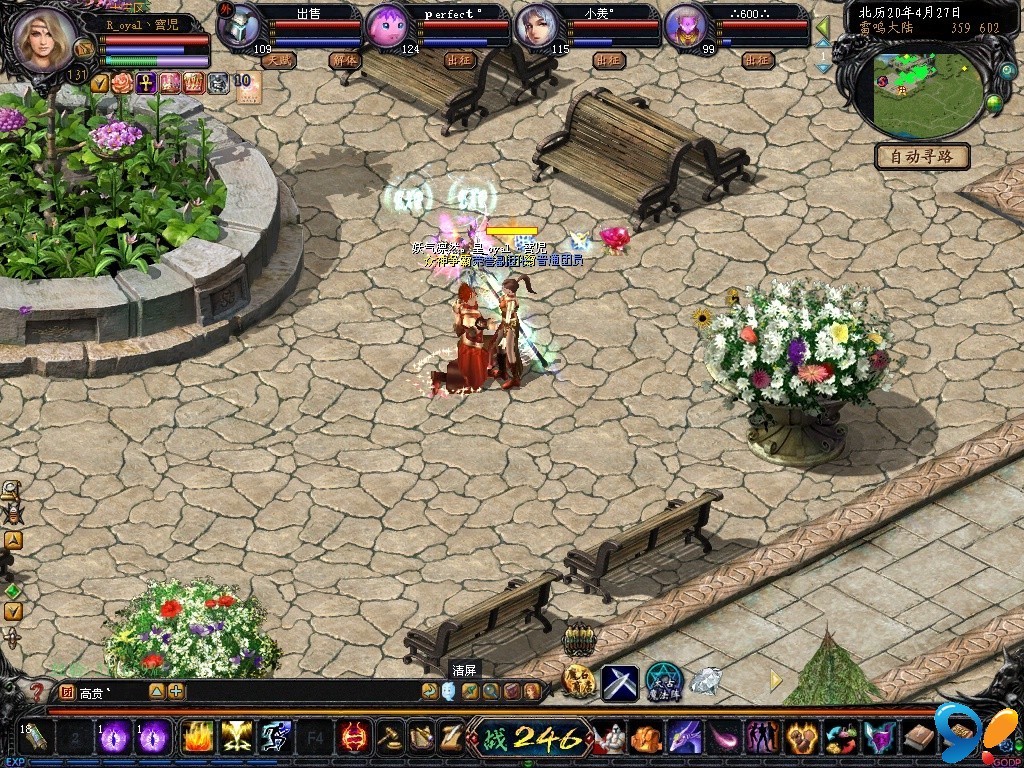Activate the flame skill on the hotbar

tap(197, 738)
